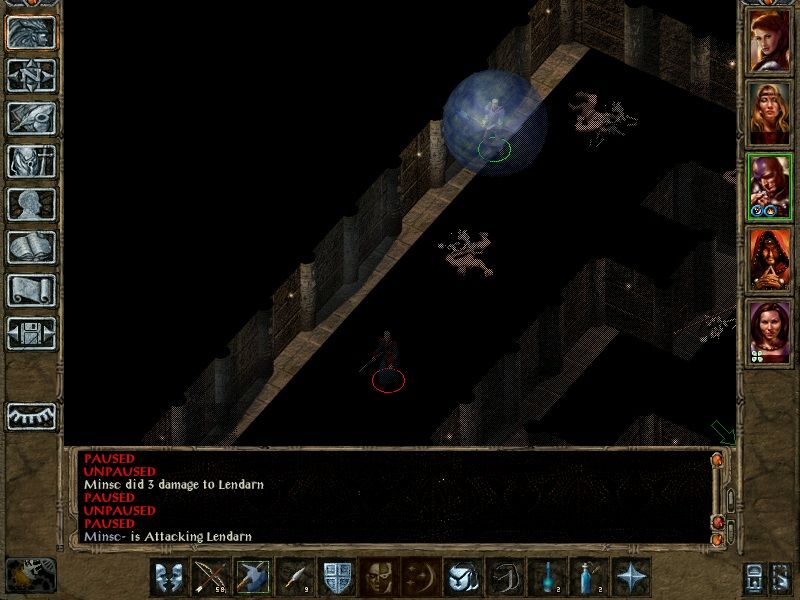800x600 pixels.
Task: Choose the red-hooded mage portrait
Action: click(769, 259)
